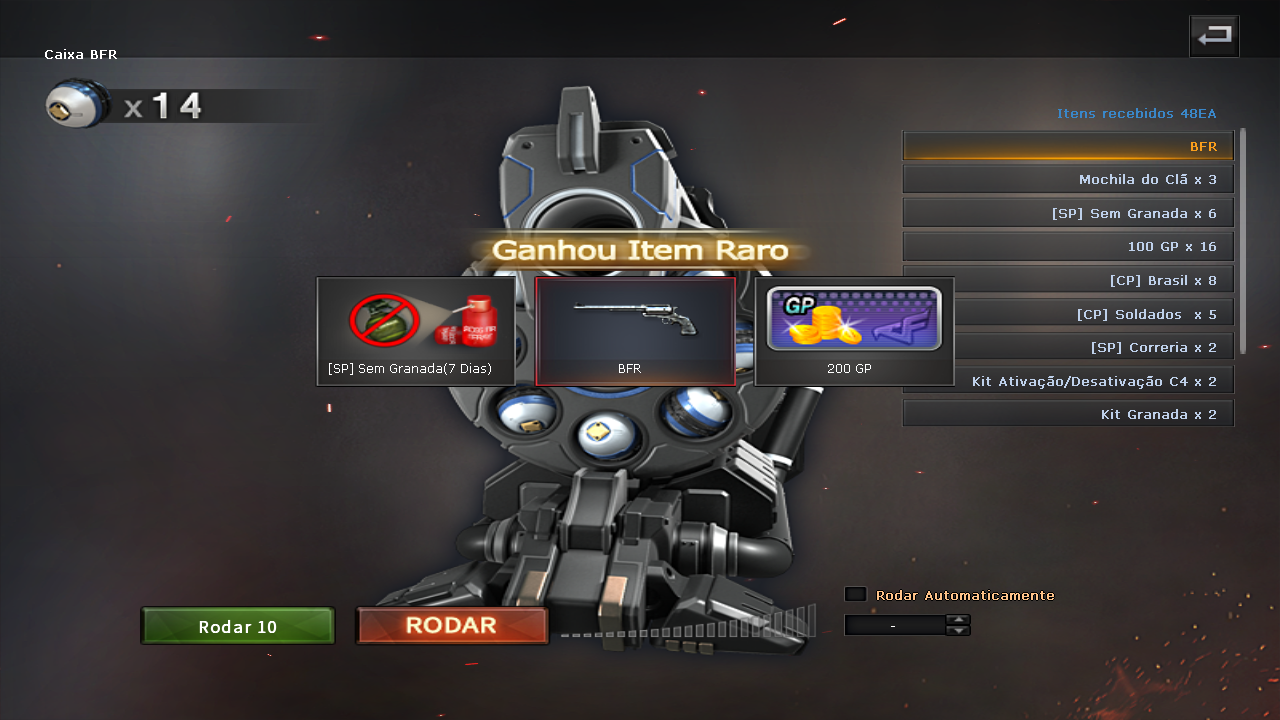Select the 100 GP x 16 row
The width and height of the screenshot is (1280, 720).
(1068, 246)
